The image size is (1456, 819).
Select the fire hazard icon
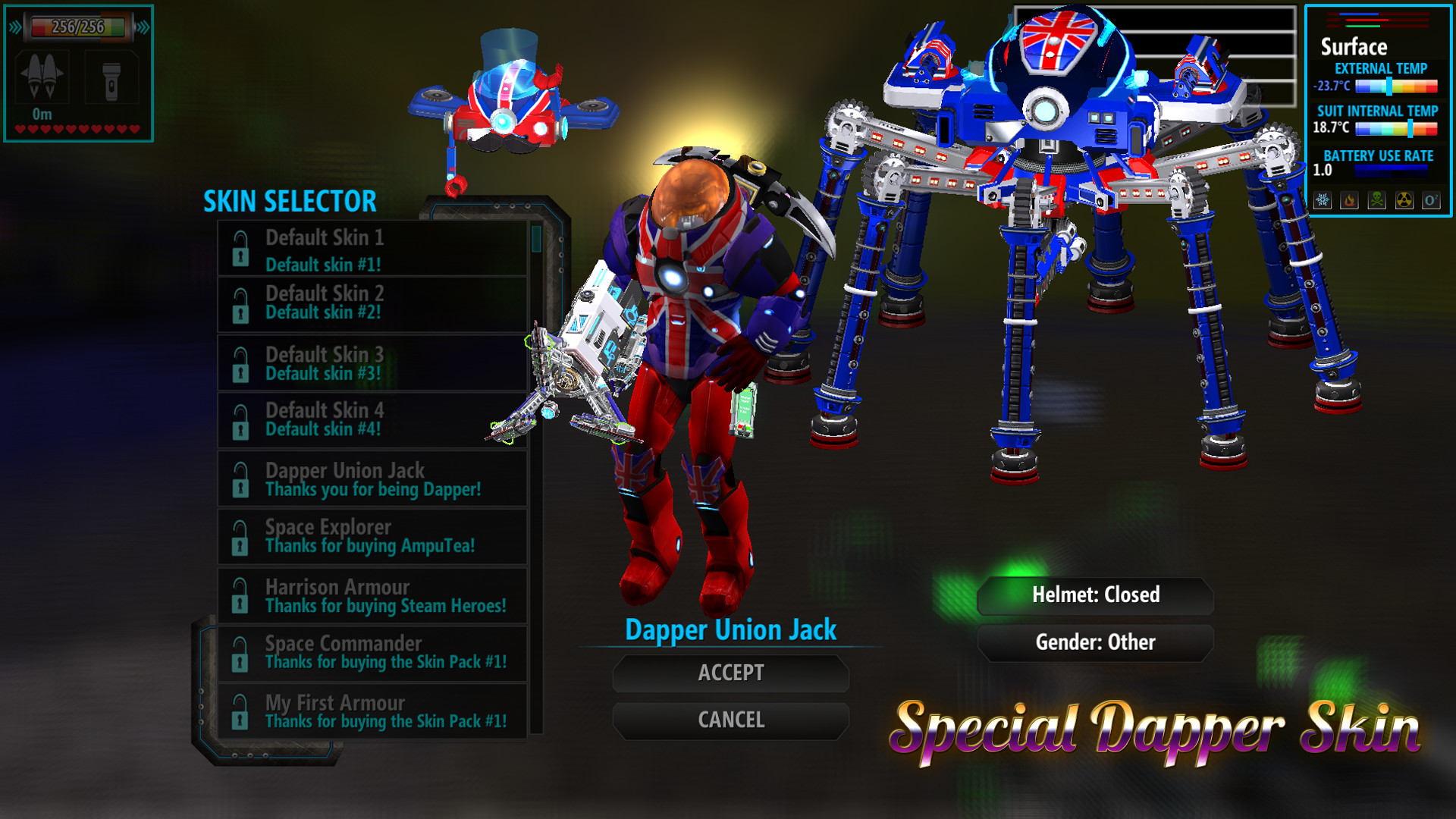pos(1349,200)
